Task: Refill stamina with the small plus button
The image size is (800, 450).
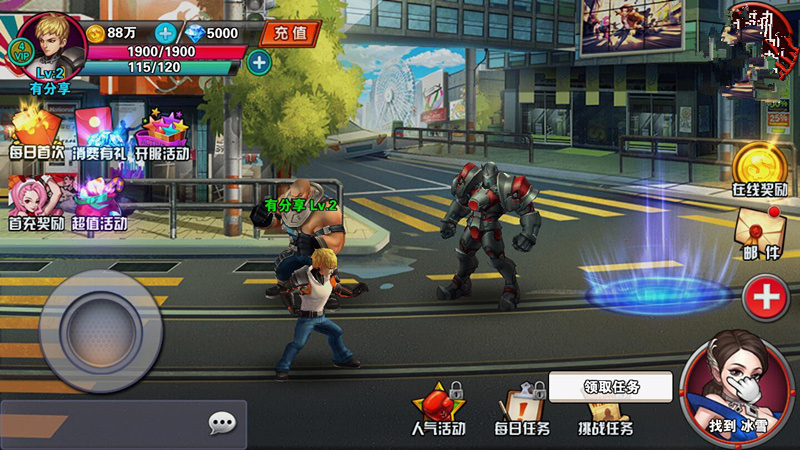Action: (x=258, y=63)
